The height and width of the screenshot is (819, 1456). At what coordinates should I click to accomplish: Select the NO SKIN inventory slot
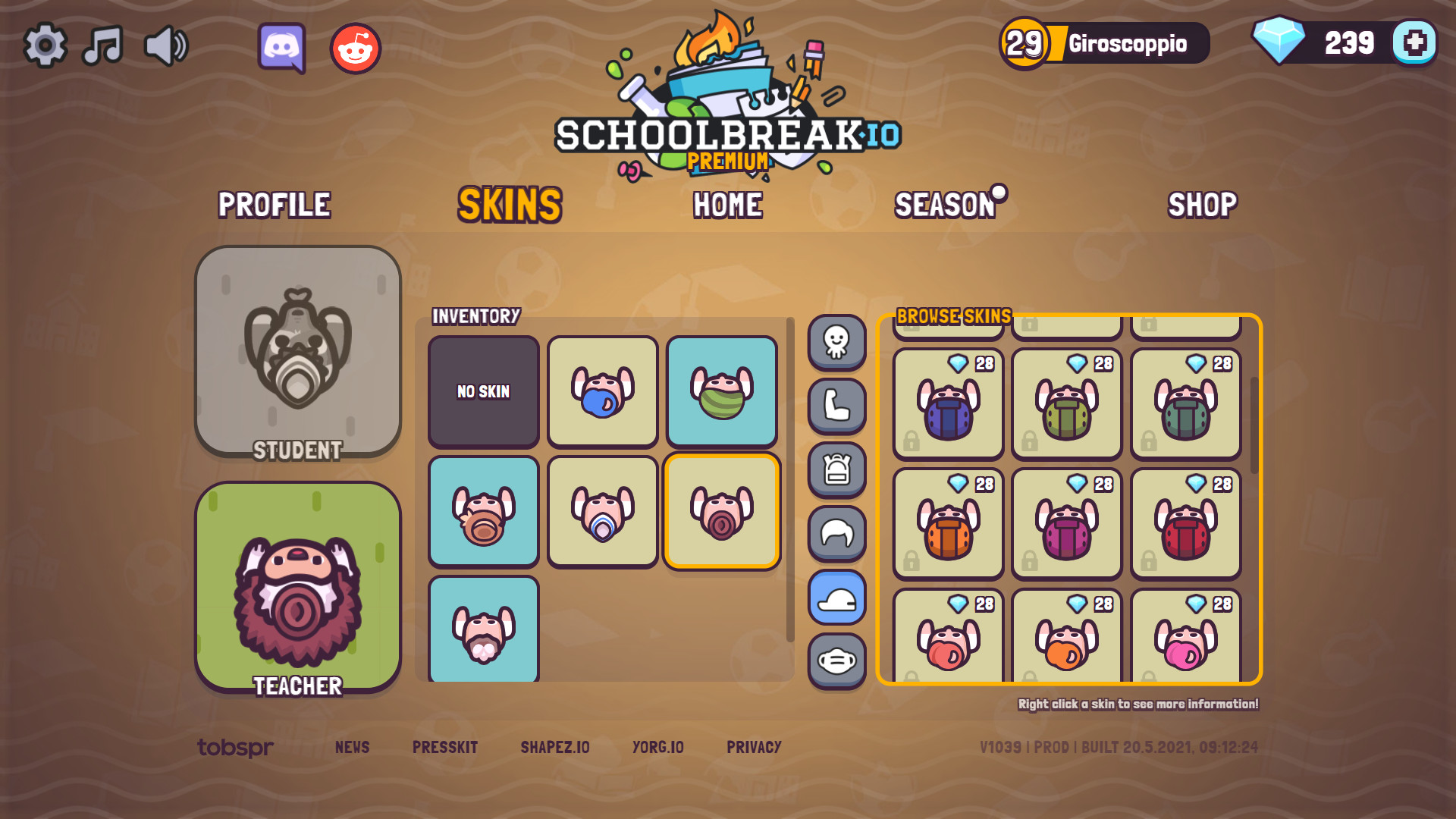483,391
